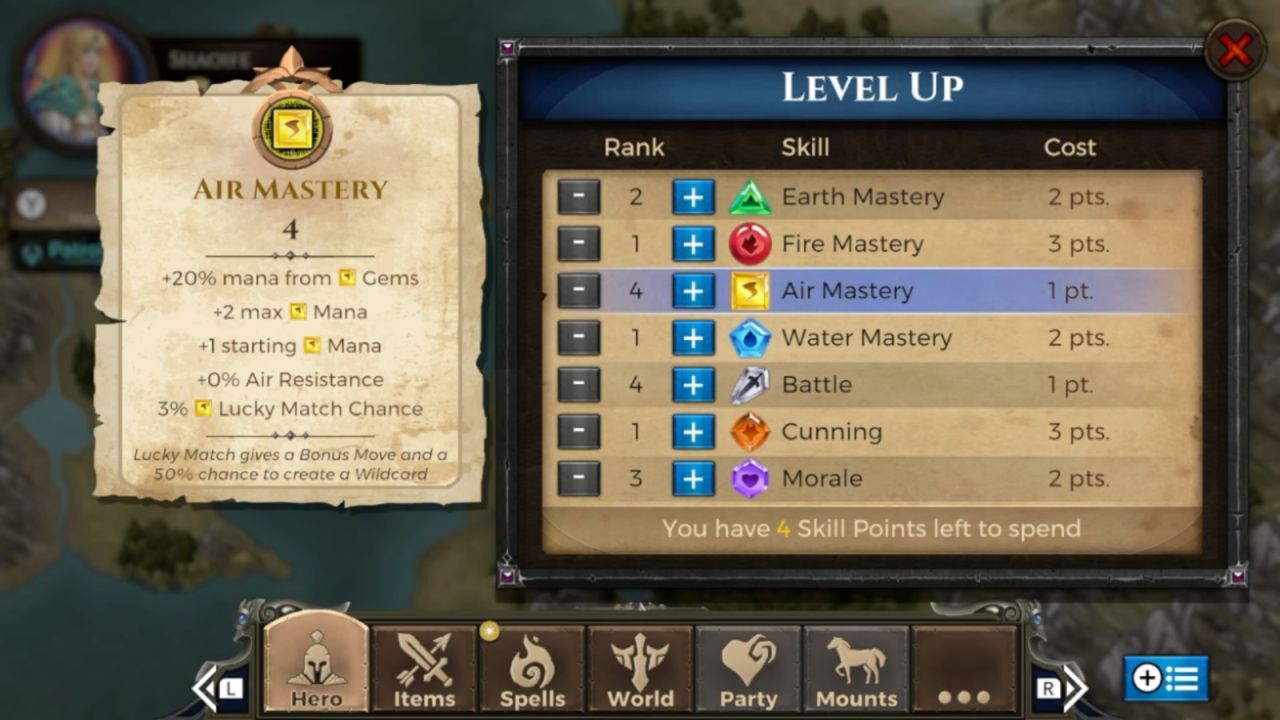The image size is (1280, 720).
Task: Add a point to Morale
Action: pyautogui.click(x=693, y=479)
